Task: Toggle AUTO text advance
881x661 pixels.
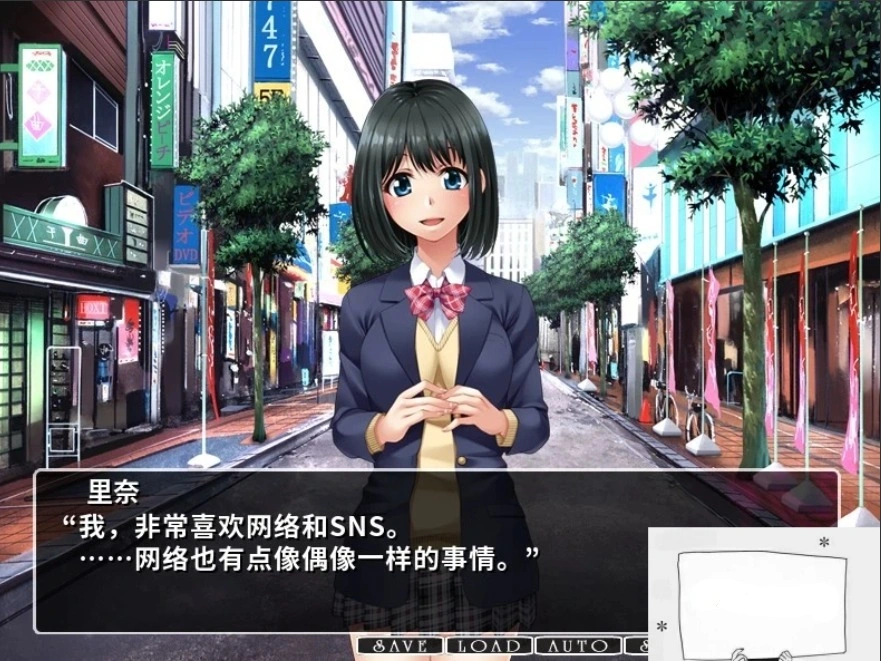Action: tap(578, 646)
